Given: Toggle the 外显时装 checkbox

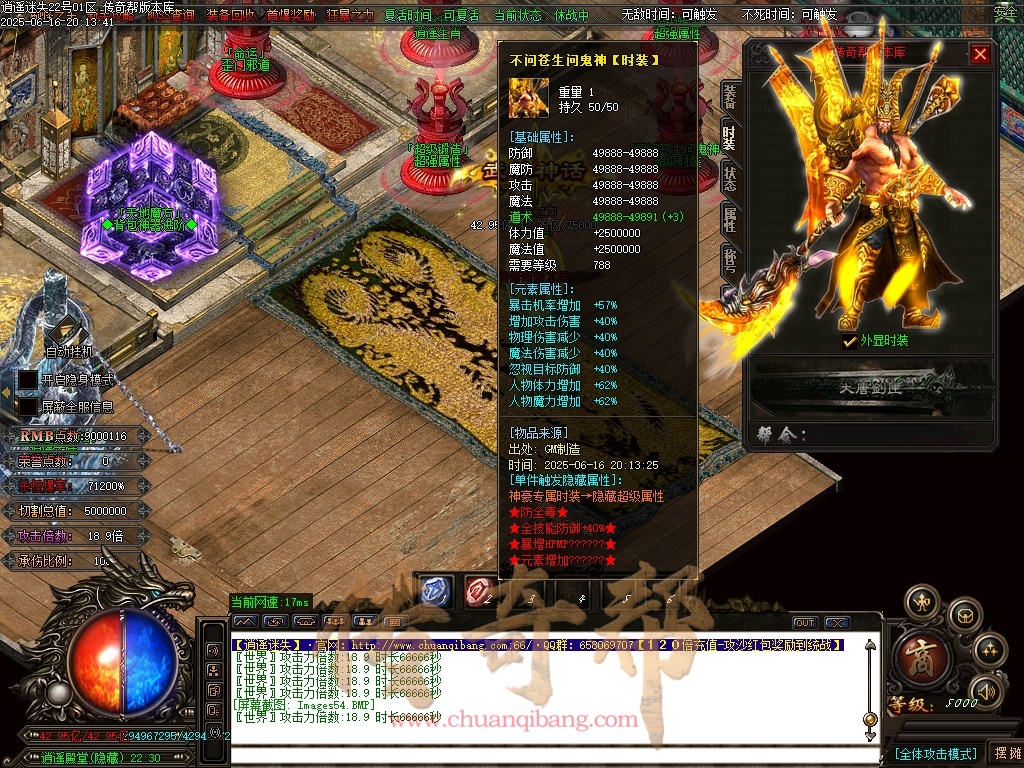Looking at the screenshot, I should [849, 341].
